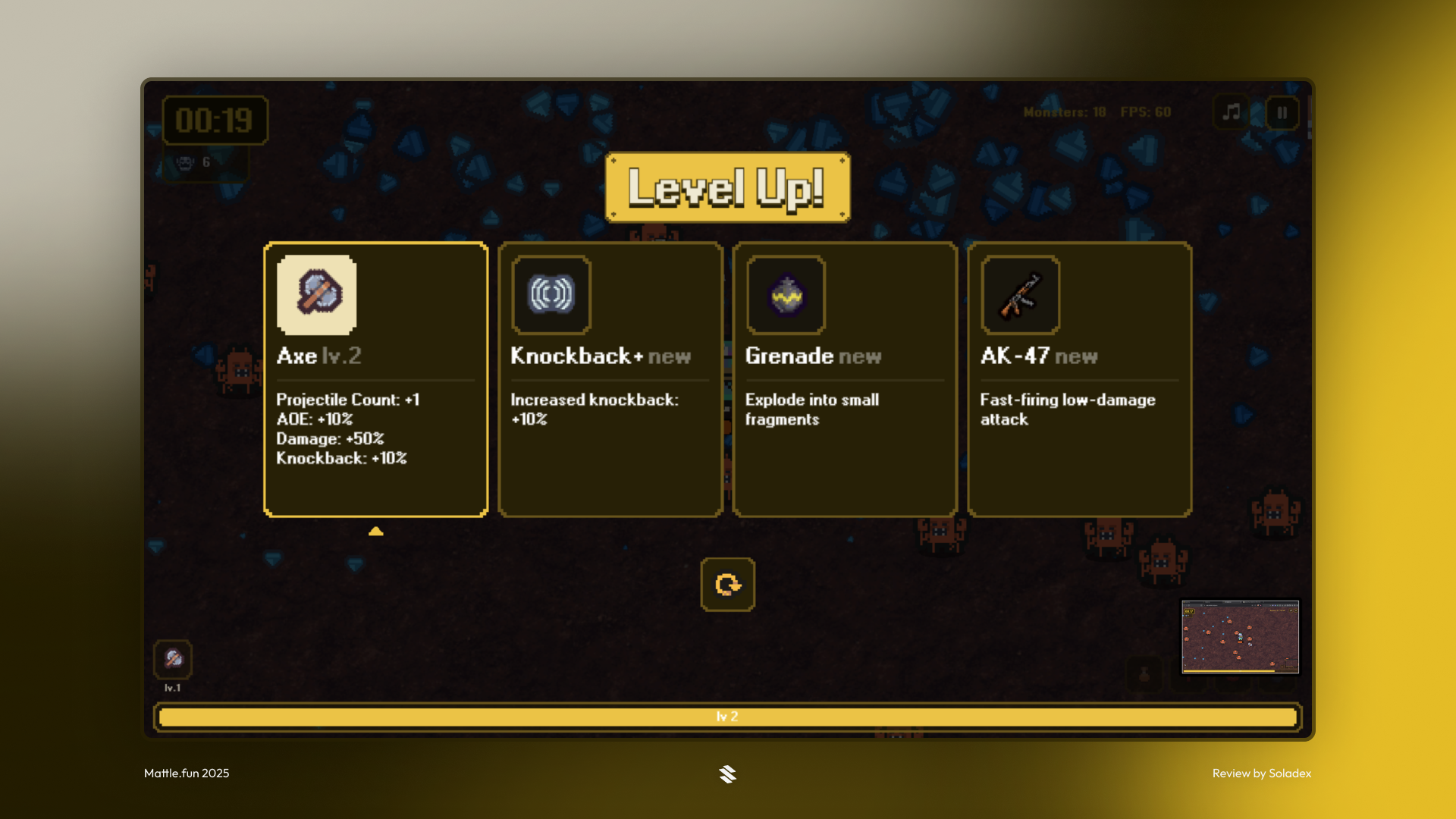Image resolution: width=1456 pixels, height=819 pixels.
Task: Open the Review by Soladex link
Action: click(x=1263, y=774)
